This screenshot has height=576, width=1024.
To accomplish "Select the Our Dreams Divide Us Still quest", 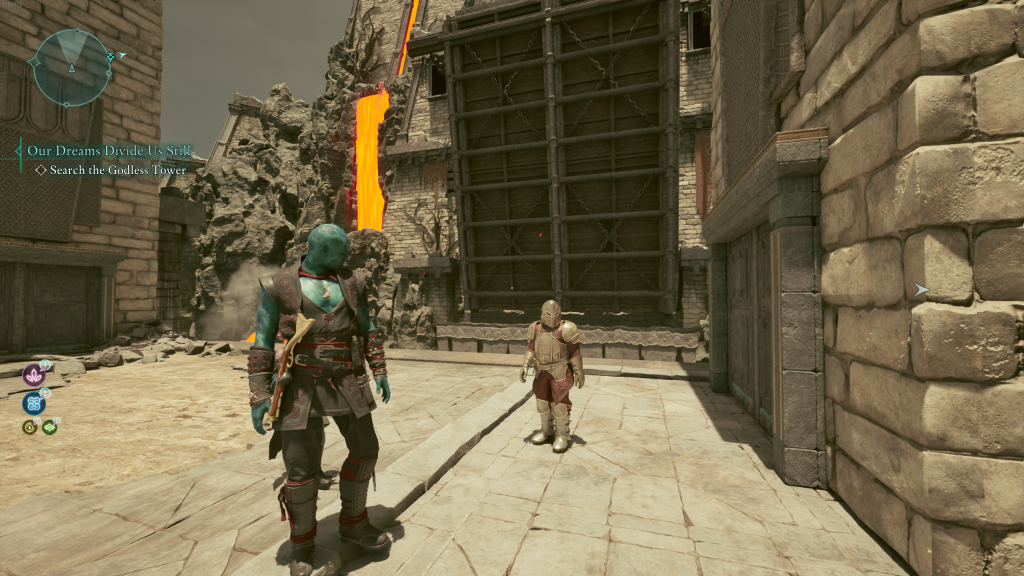I will 109,151.
